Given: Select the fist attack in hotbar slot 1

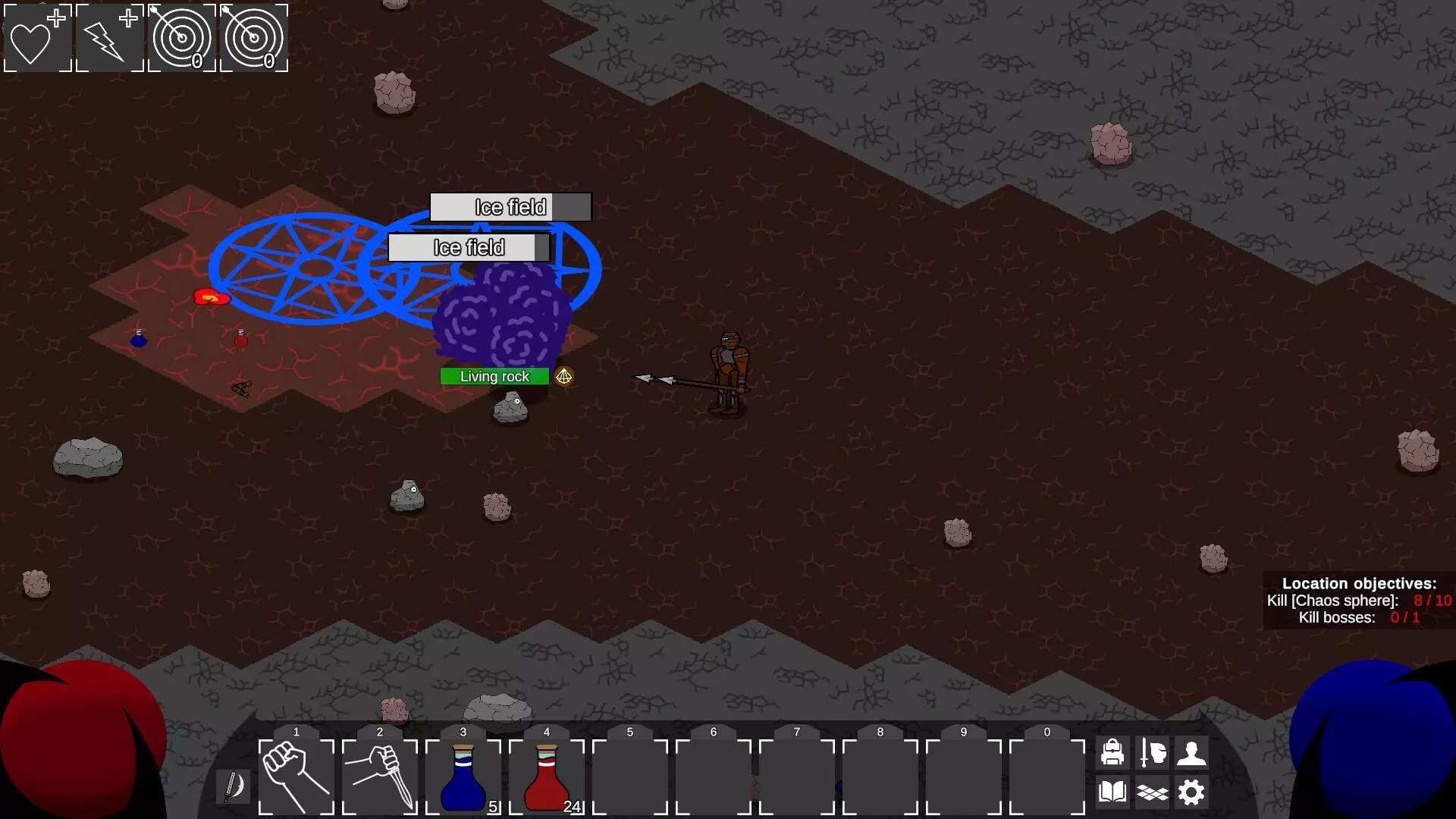Looking at the screenshot, I should 297,777.
